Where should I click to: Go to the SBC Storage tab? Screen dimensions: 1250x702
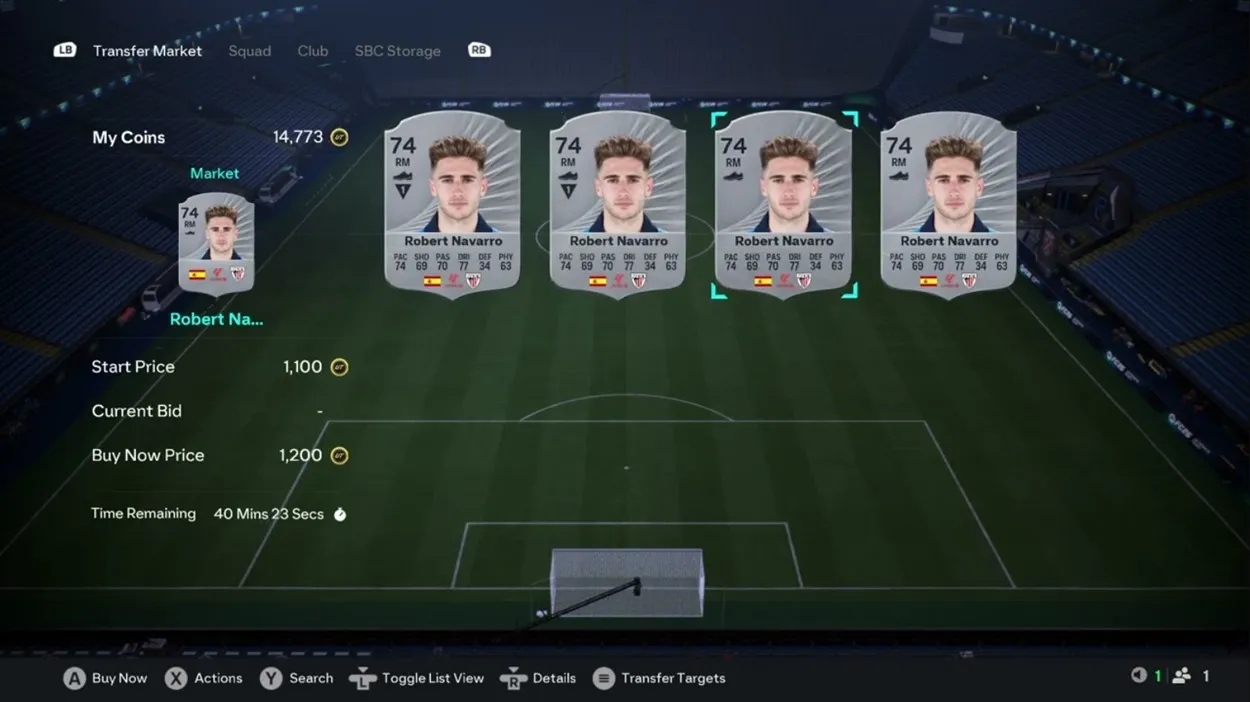[x=397, y=51]
